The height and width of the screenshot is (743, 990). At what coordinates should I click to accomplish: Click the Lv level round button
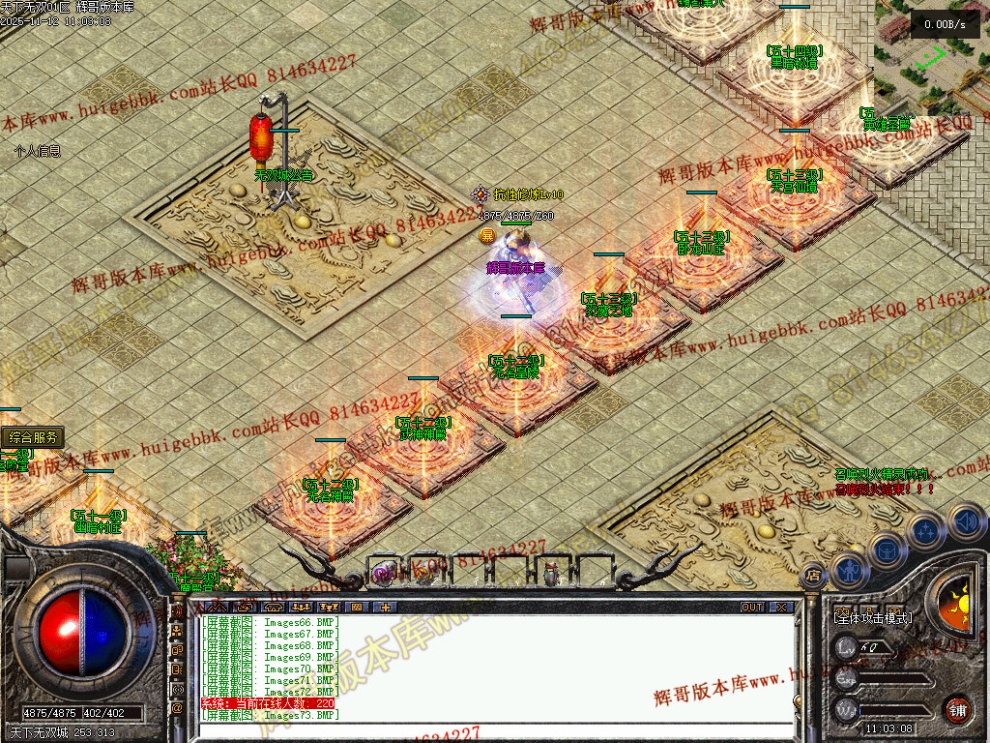click(x=845, y=648)
